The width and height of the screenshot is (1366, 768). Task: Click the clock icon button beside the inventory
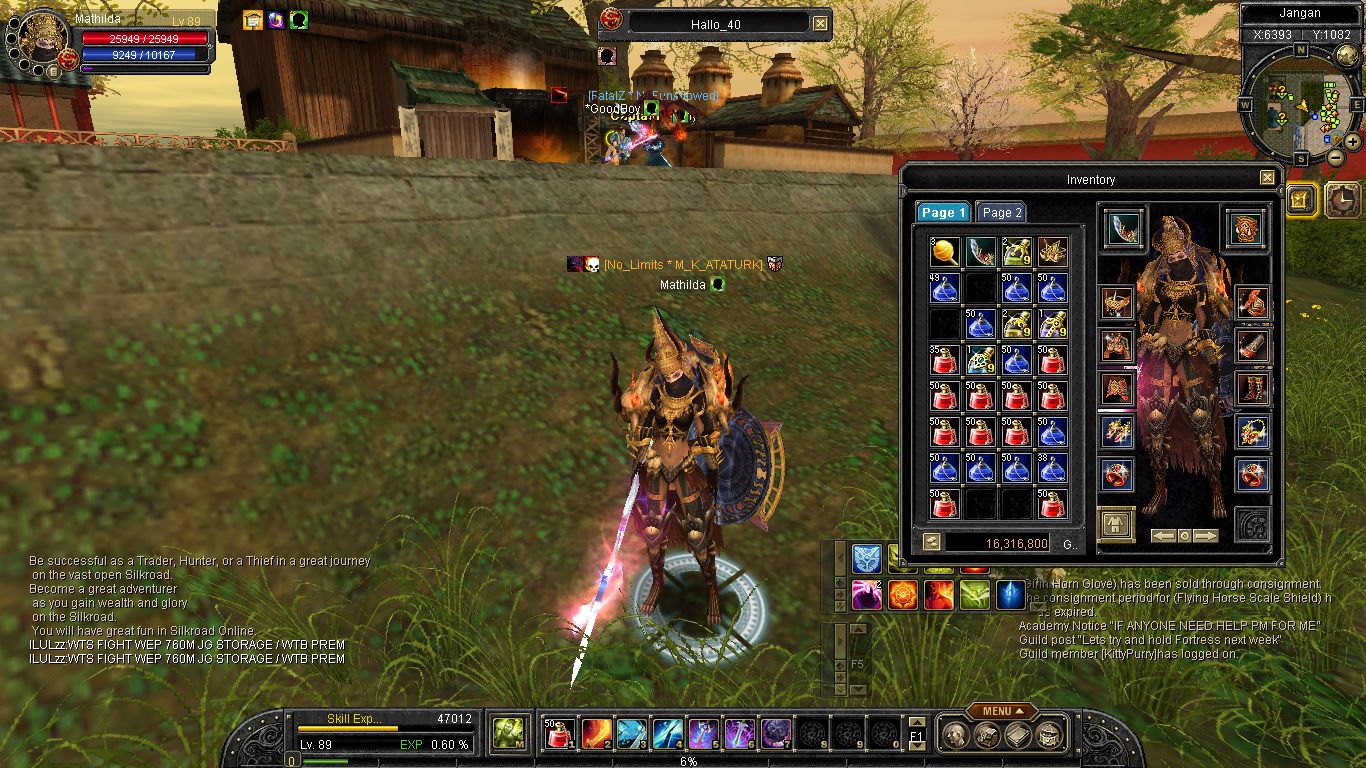(x=1343, y=200)
